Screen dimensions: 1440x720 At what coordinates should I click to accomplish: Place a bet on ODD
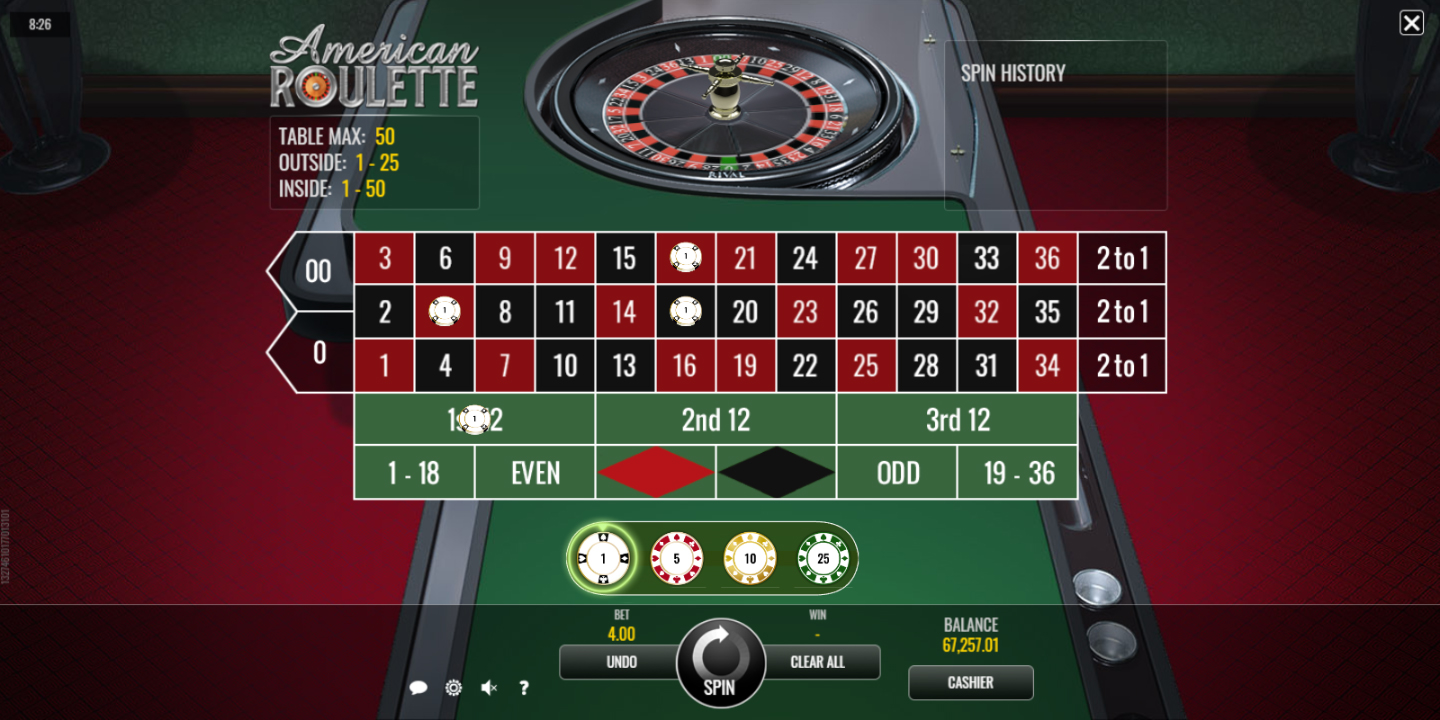pos(897,472)
